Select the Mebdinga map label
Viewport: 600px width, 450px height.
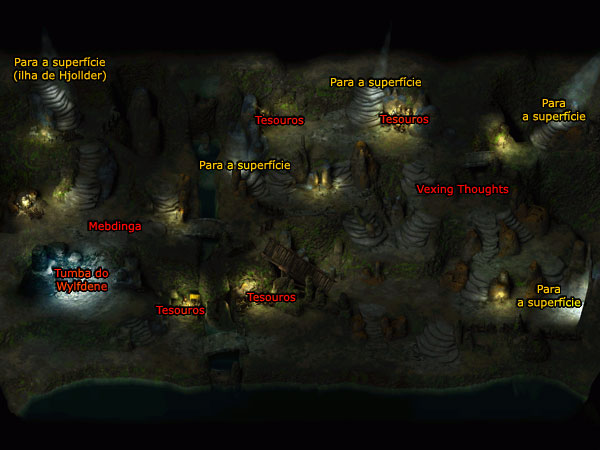click(x=115, y=226)
